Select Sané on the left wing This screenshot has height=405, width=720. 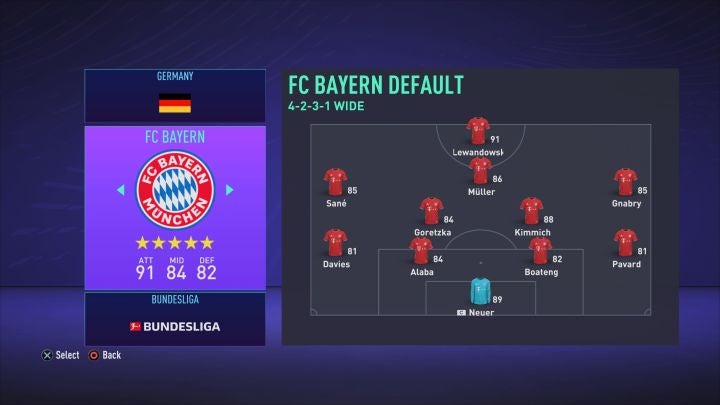click(x=335, y=183)
